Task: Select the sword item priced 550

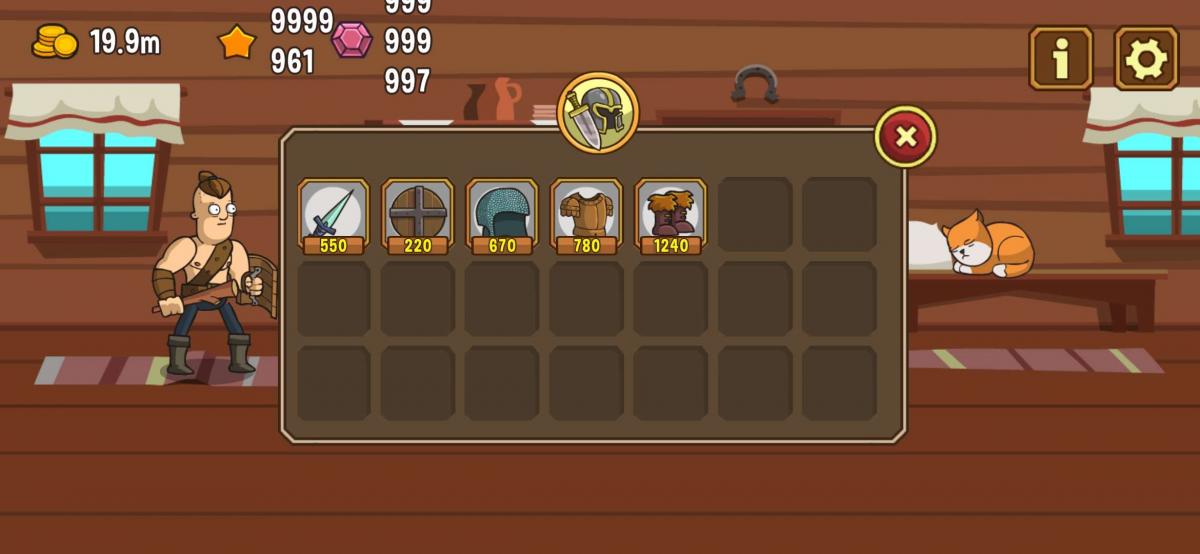Action: [333, 214]
